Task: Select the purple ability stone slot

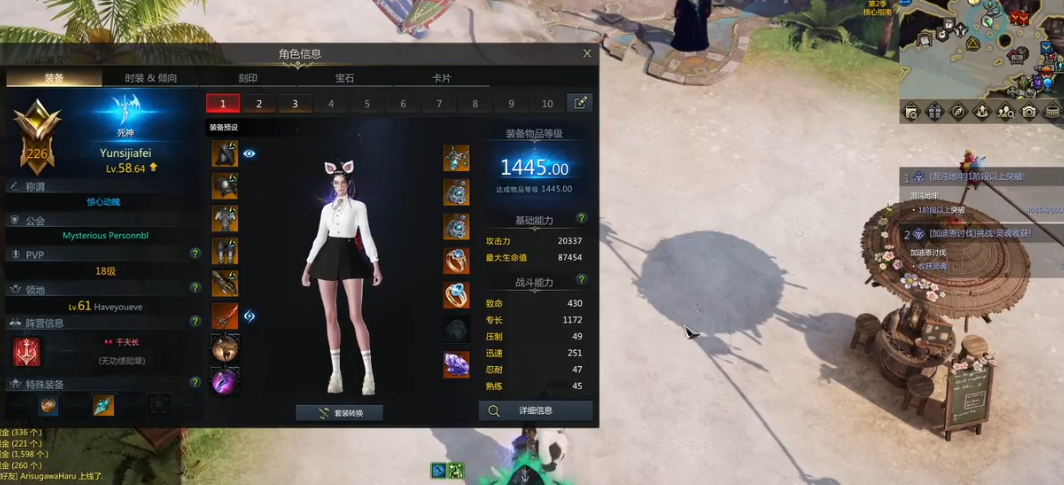Action: (x=457, y=364)
